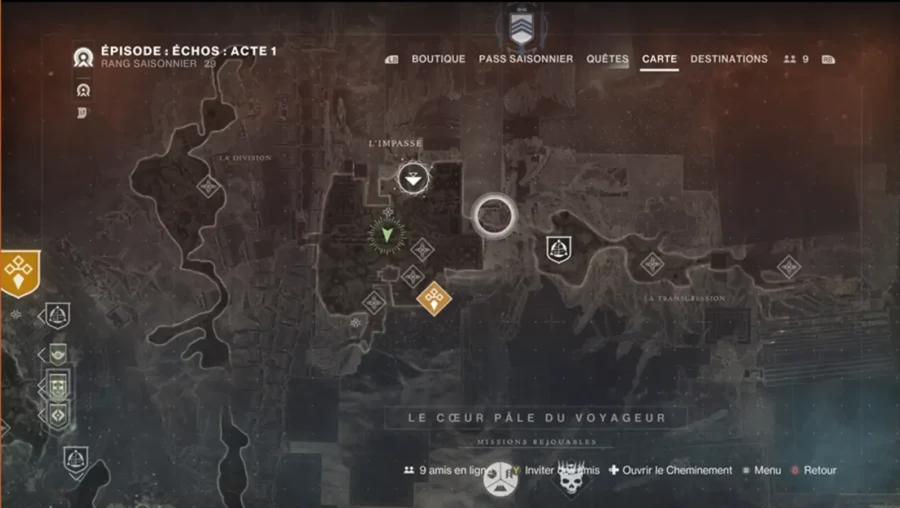Select the Le Cœur Pâle du Voyageur banner
The width and height of the screenshot is (900, 508).
[x=536, y=417]
